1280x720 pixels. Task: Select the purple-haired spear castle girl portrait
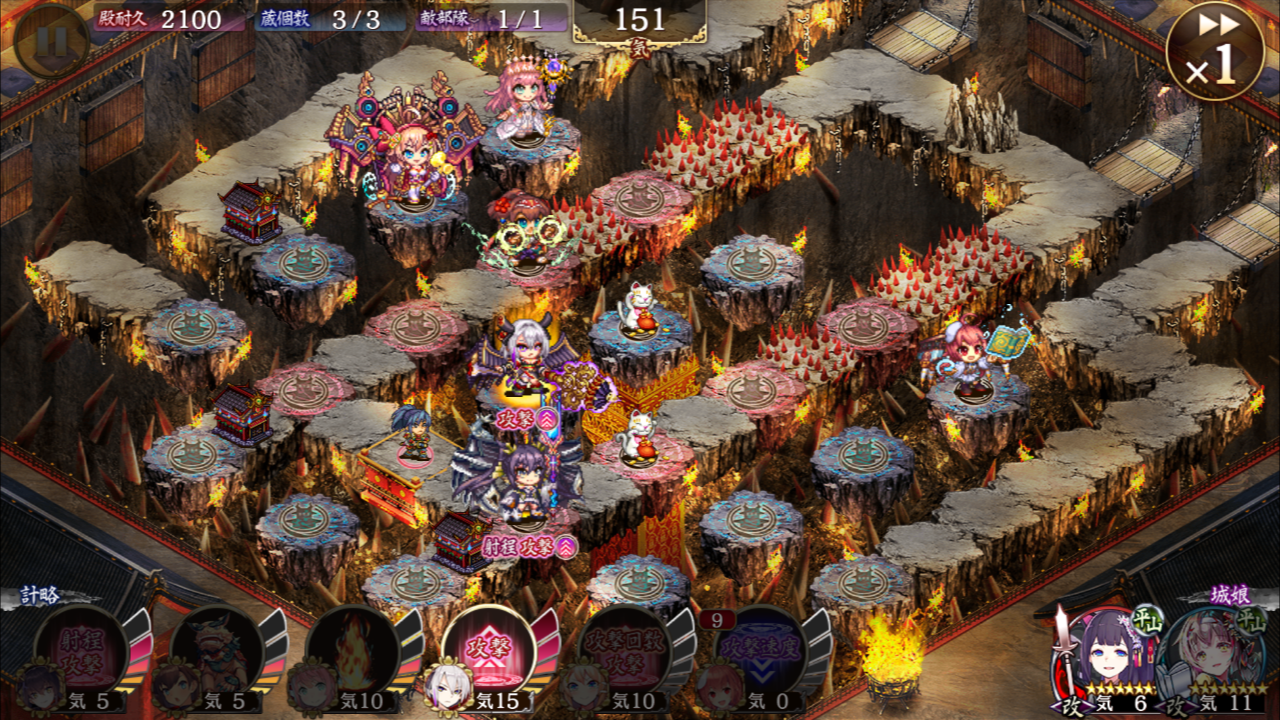[x=1101, y=654]
